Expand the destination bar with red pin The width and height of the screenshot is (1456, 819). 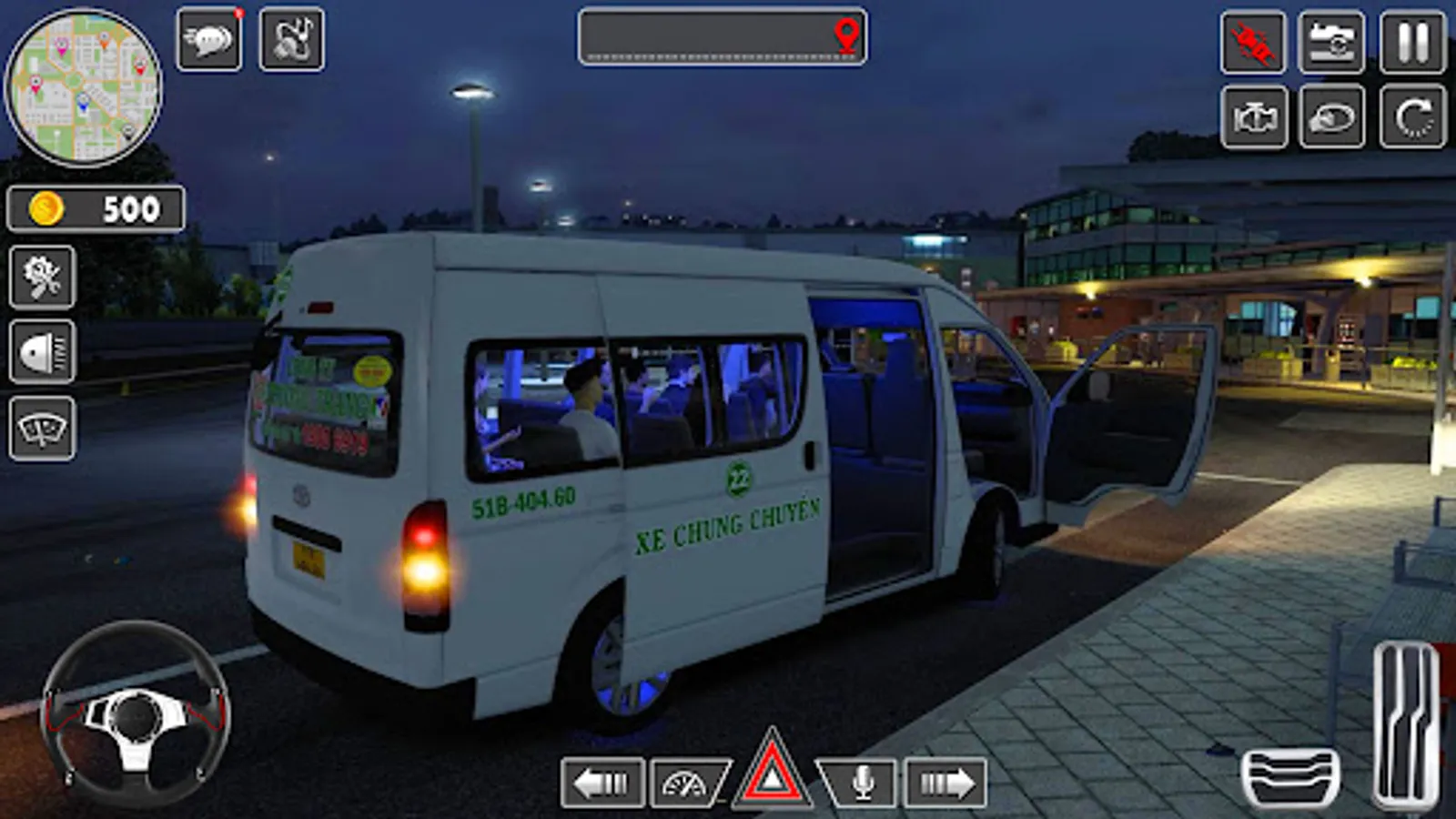[x=723, y=38]
